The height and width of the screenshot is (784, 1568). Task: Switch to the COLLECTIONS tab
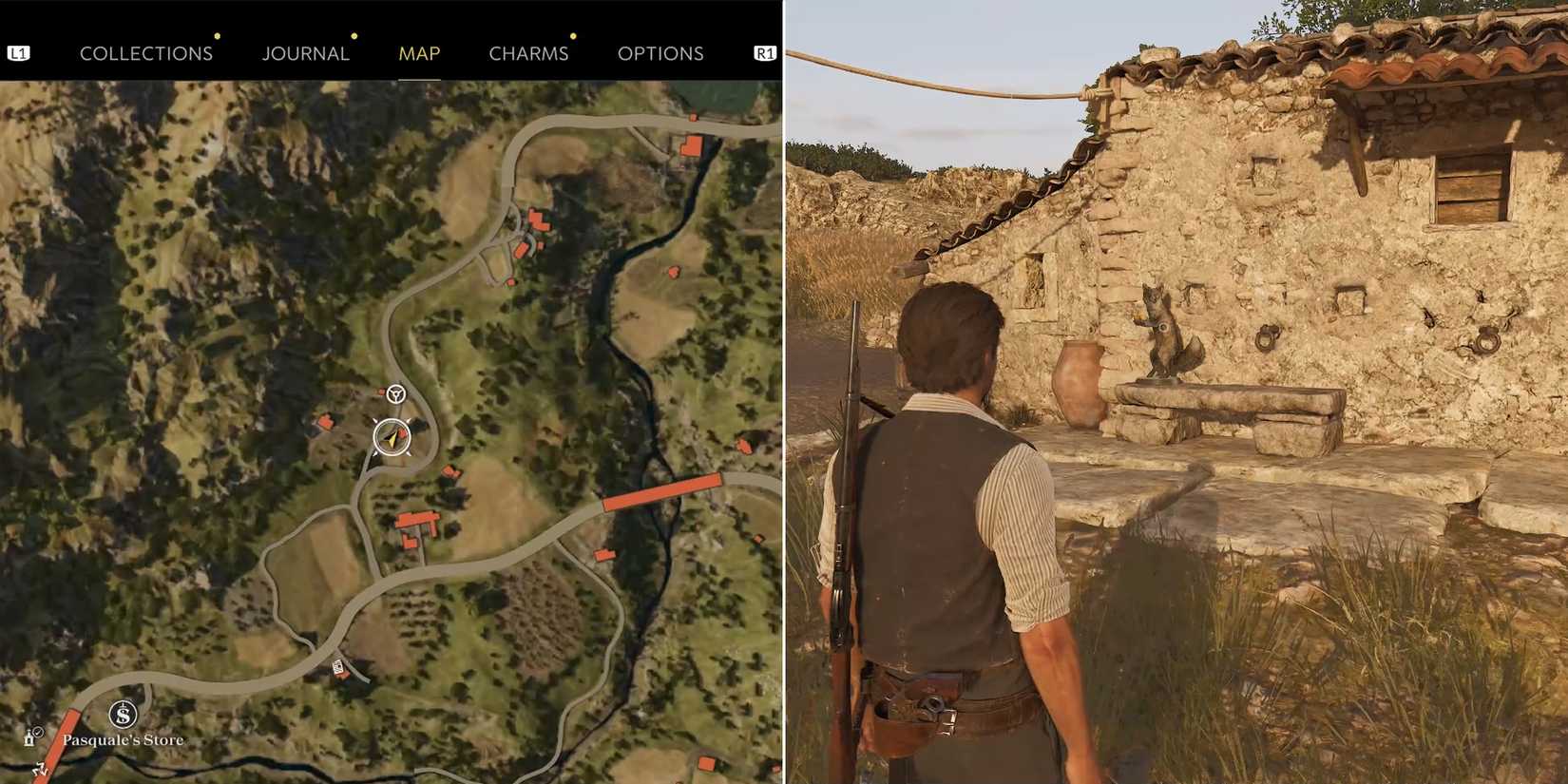click(146, 53)
